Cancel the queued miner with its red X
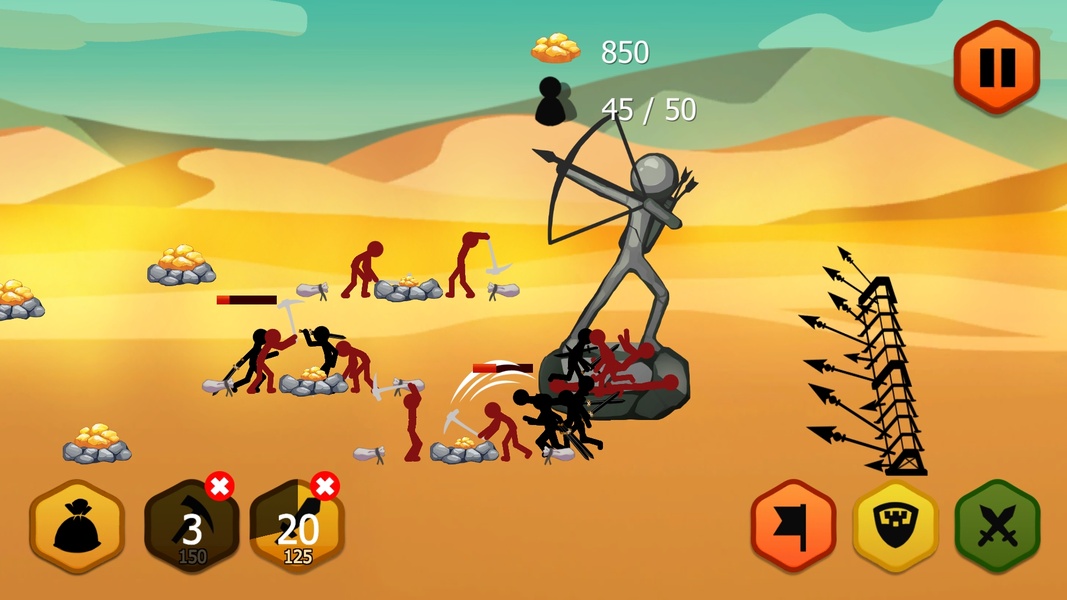This screenshot has width=1067, height=600. [220, 487]
